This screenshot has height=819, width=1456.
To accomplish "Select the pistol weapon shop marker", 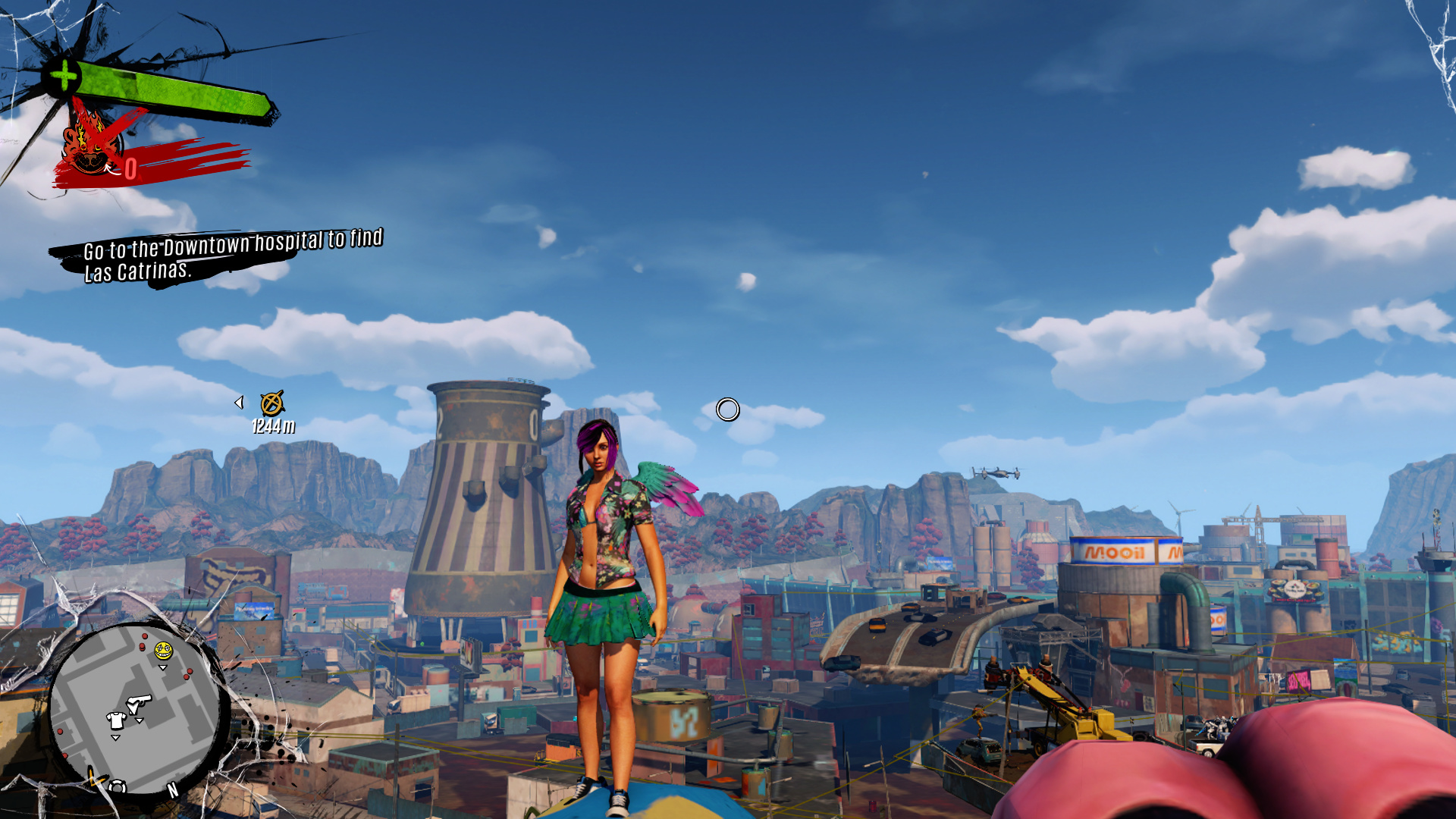I will click(x=140, y=703).
